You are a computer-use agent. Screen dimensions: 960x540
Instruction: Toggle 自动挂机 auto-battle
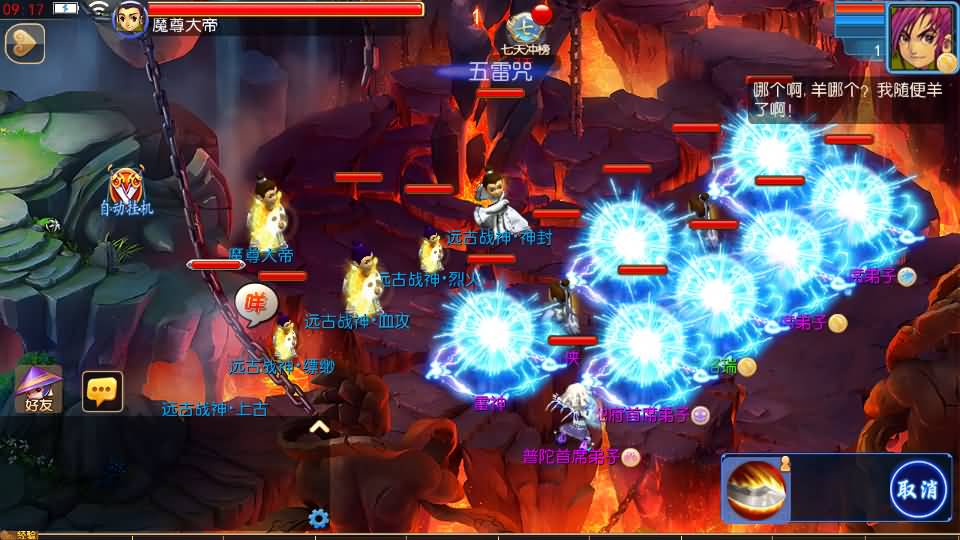point(127,191)
